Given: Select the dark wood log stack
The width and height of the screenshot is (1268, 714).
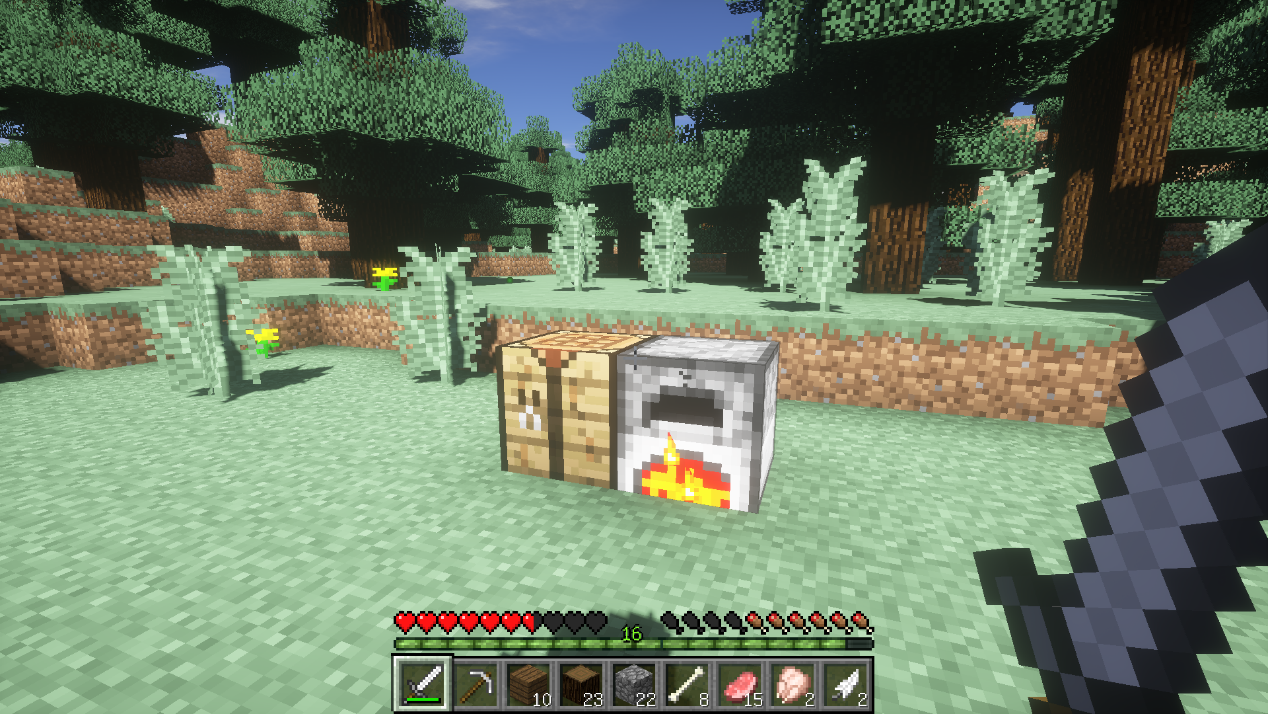Looking at the screenshot, I should (580, 684).
